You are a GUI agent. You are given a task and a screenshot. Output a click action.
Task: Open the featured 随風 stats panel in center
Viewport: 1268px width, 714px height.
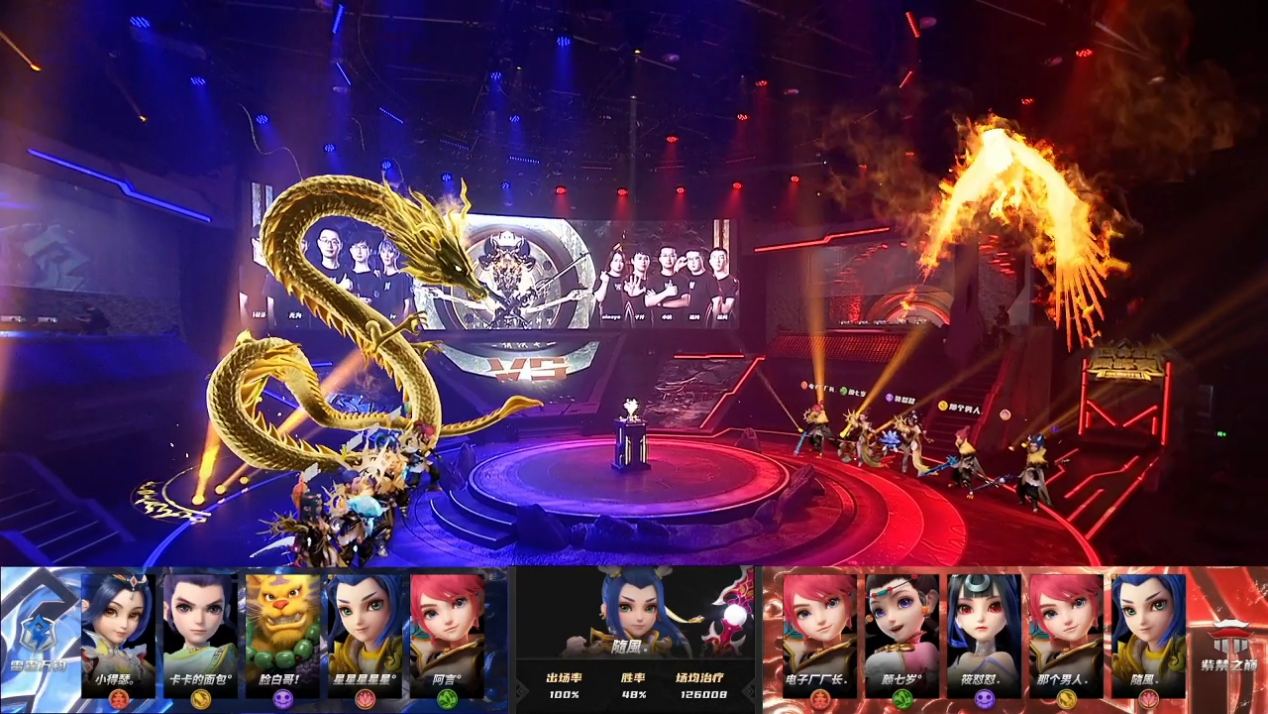pos(638,640)
